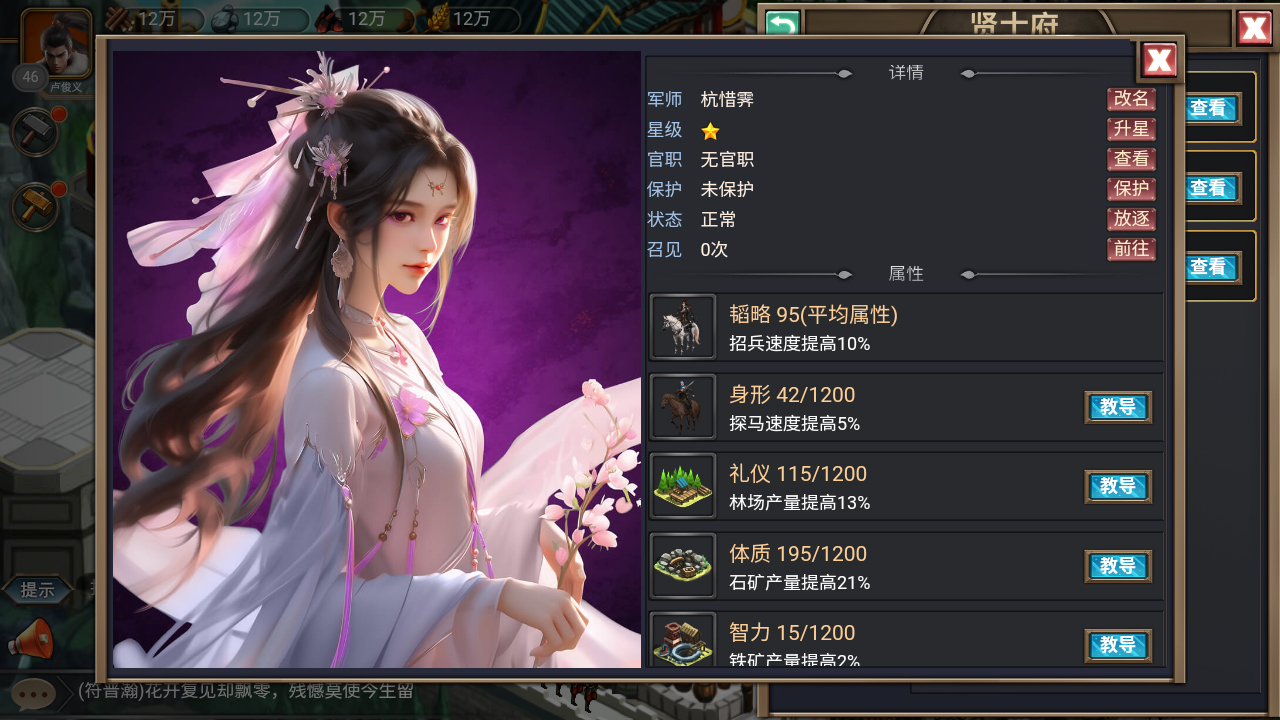Open announcements via the horn icon
1280x720 pixels.
(34, 639)
